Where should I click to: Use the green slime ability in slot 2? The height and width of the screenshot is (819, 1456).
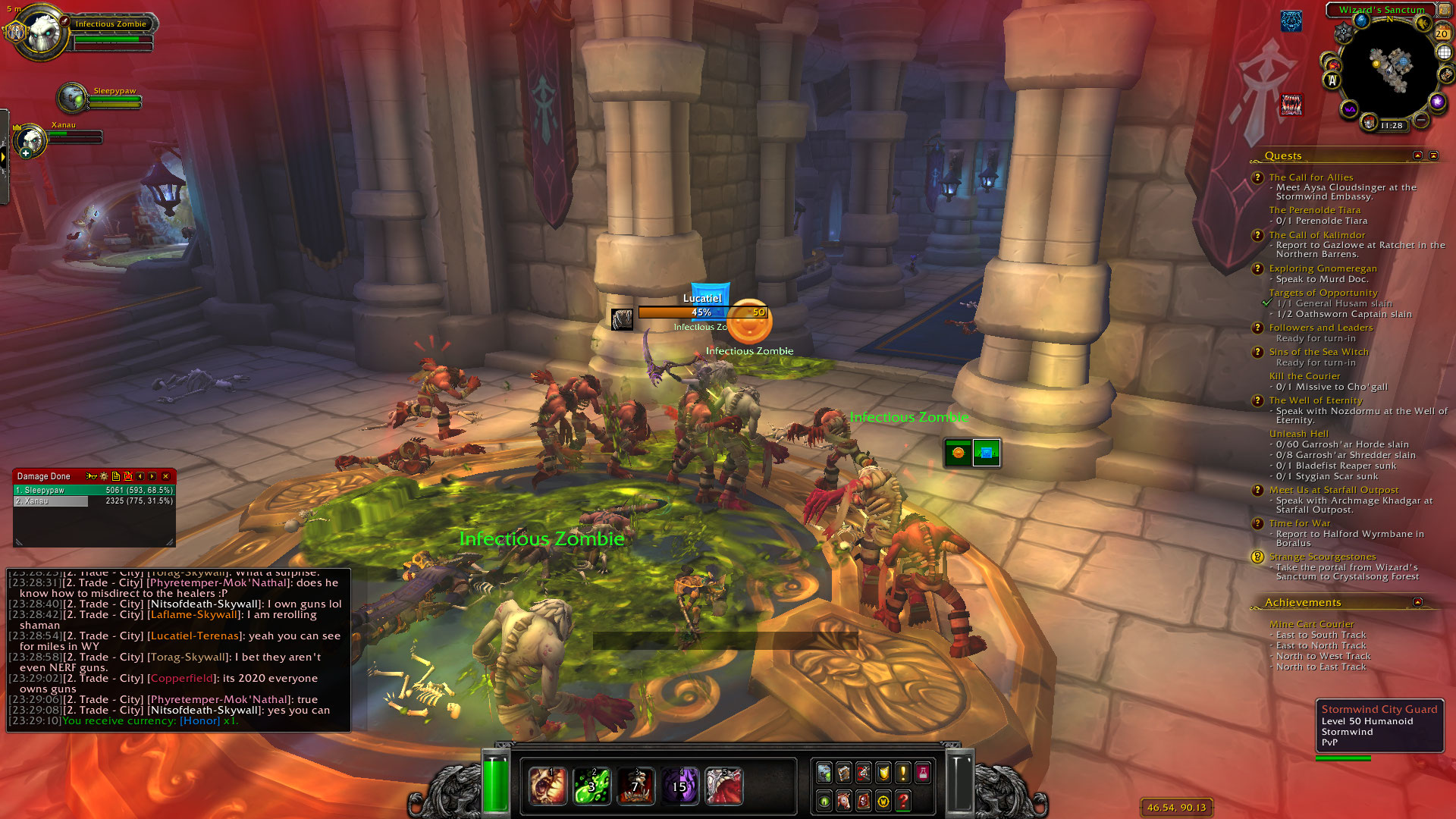click(x=591, y=786)
